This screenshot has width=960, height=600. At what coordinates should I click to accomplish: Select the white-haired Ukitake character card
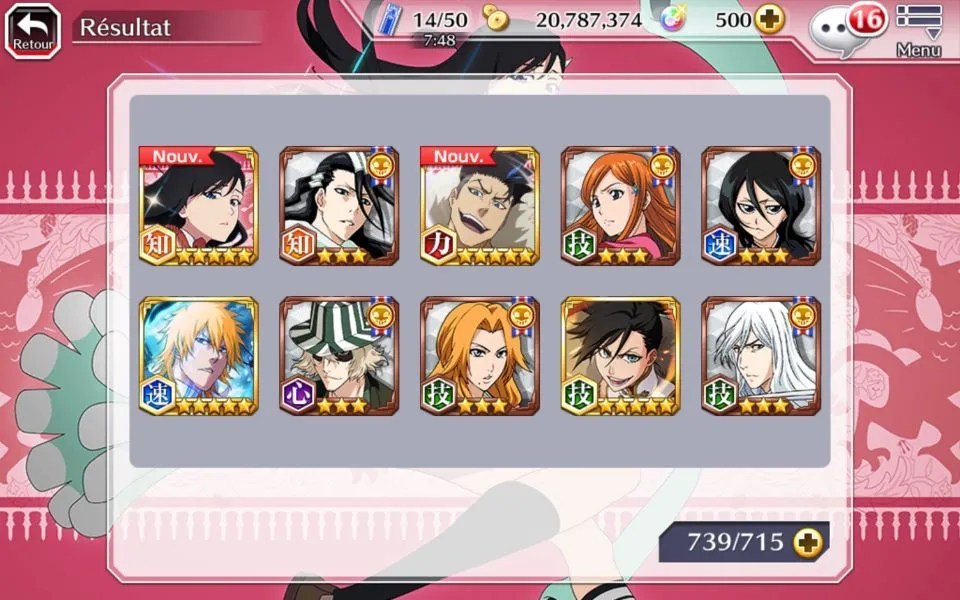tap(761, 355)
